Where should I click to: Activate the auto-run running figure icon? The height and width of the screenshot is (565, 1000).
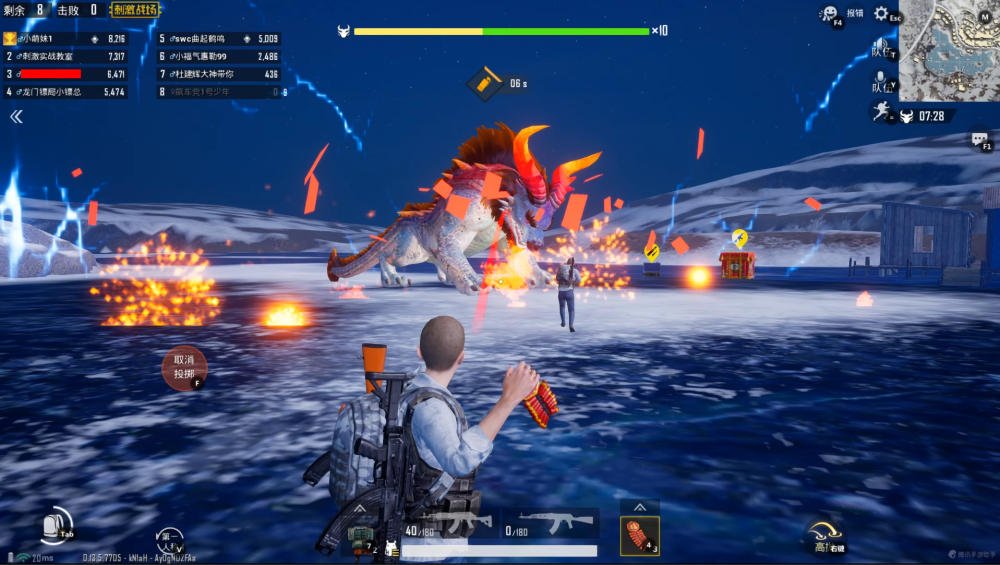(x=880, y=112)
